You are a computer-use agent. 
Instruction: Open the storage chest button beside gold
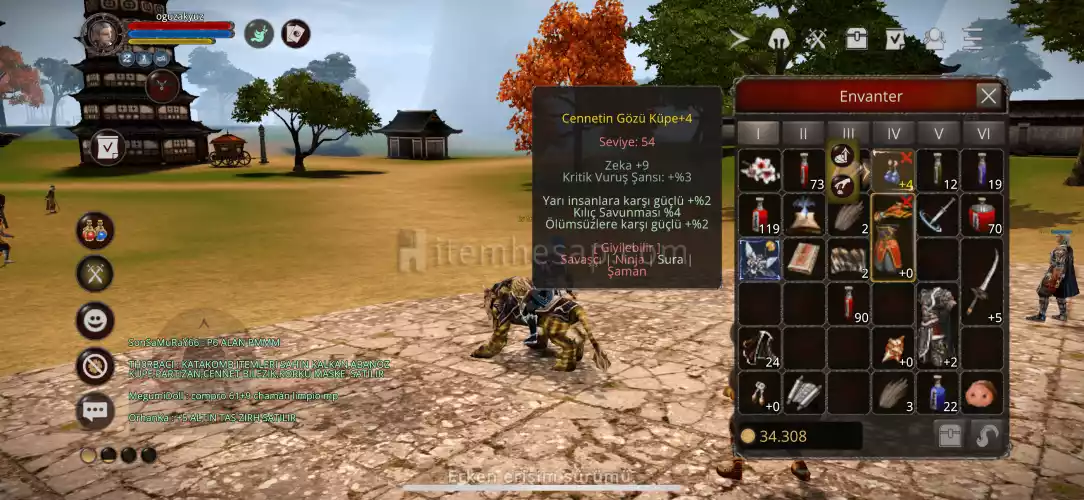point(949,436)
